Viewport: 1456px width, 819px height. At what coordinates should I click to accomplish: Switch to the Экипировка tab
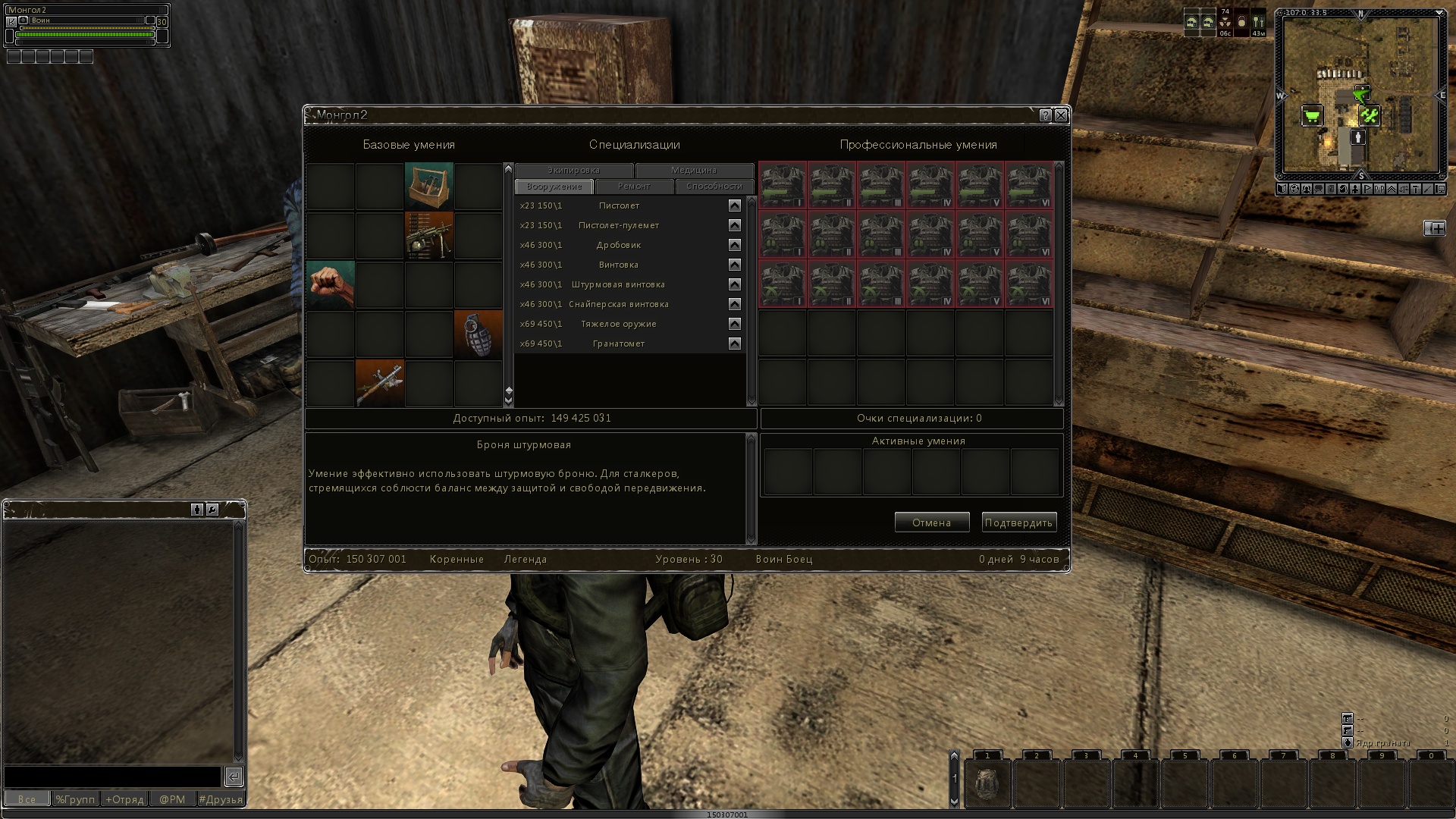pyautogui.click(x=573, y=171)
